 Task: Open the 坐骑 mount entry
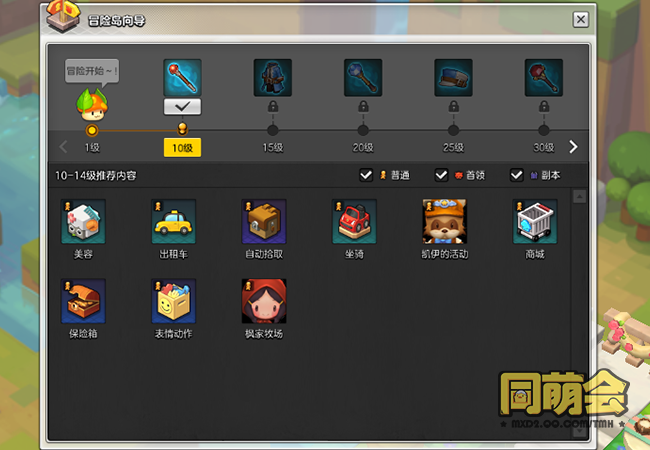coord(354,222)
